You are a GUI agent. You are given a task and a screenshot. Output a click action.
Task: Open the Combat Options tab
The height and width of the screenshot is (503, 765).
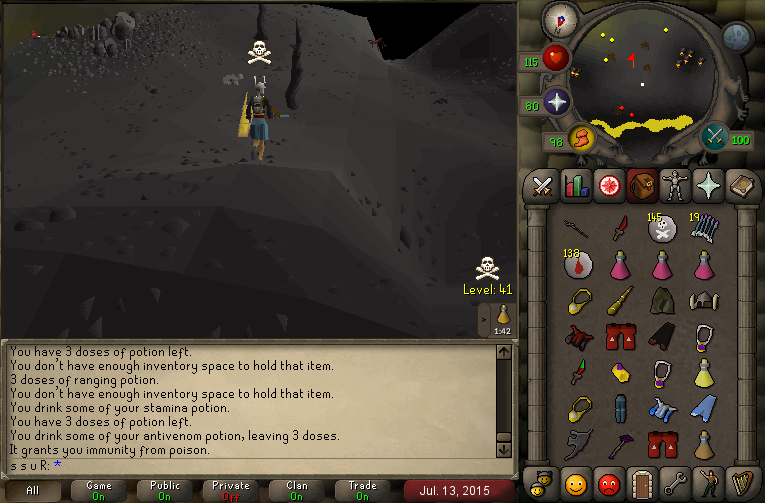click(x=542, y=186)
